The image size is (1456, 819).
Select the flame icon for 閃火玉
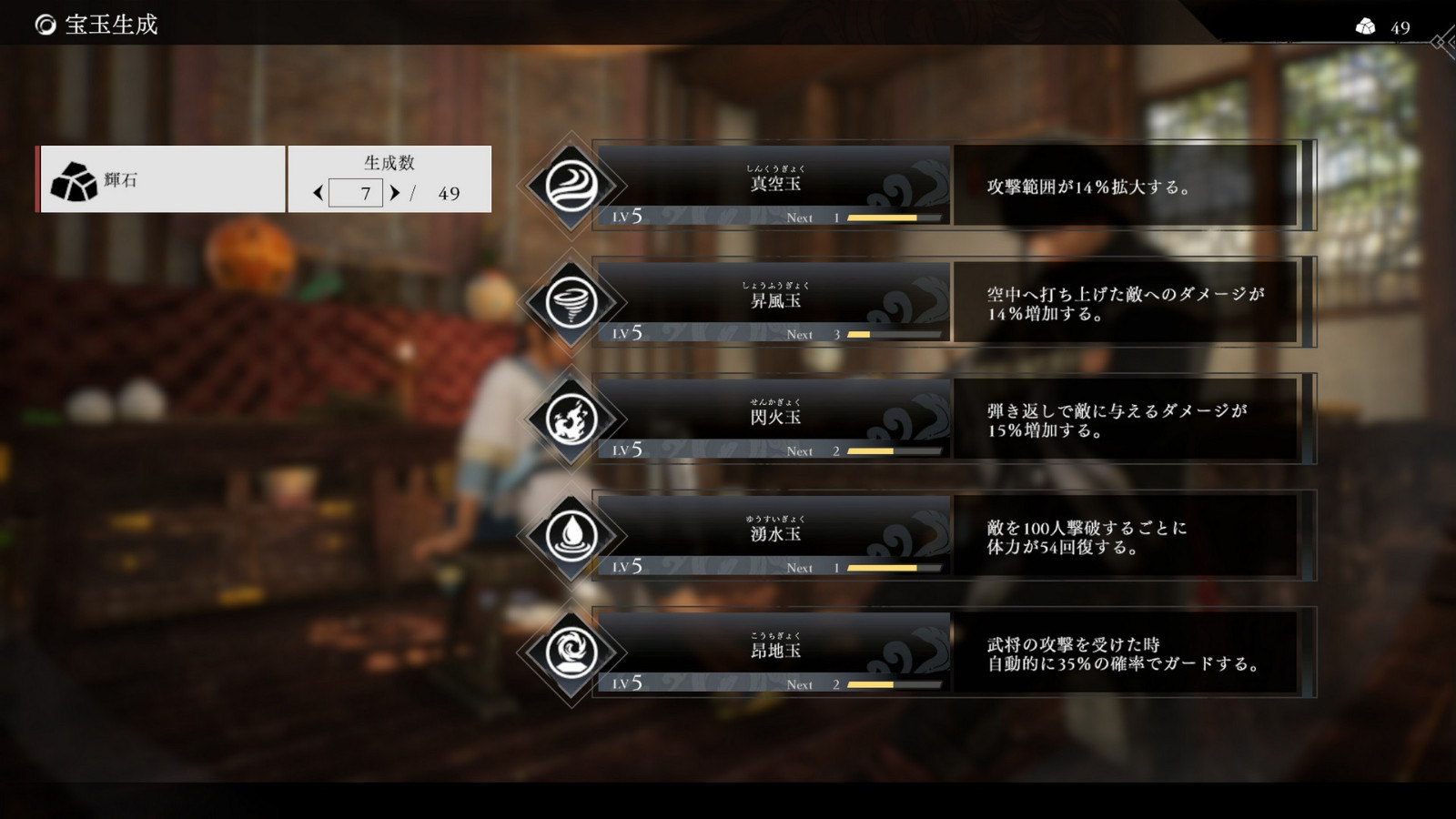[573, 417]
